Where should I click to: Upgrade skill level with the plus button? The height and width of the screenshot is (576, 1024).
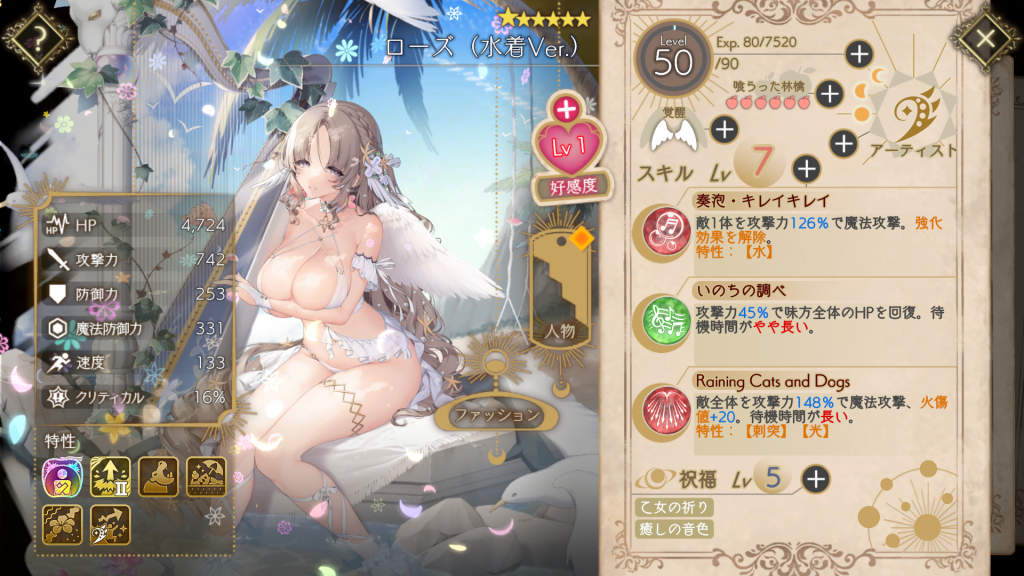point(806,168)
